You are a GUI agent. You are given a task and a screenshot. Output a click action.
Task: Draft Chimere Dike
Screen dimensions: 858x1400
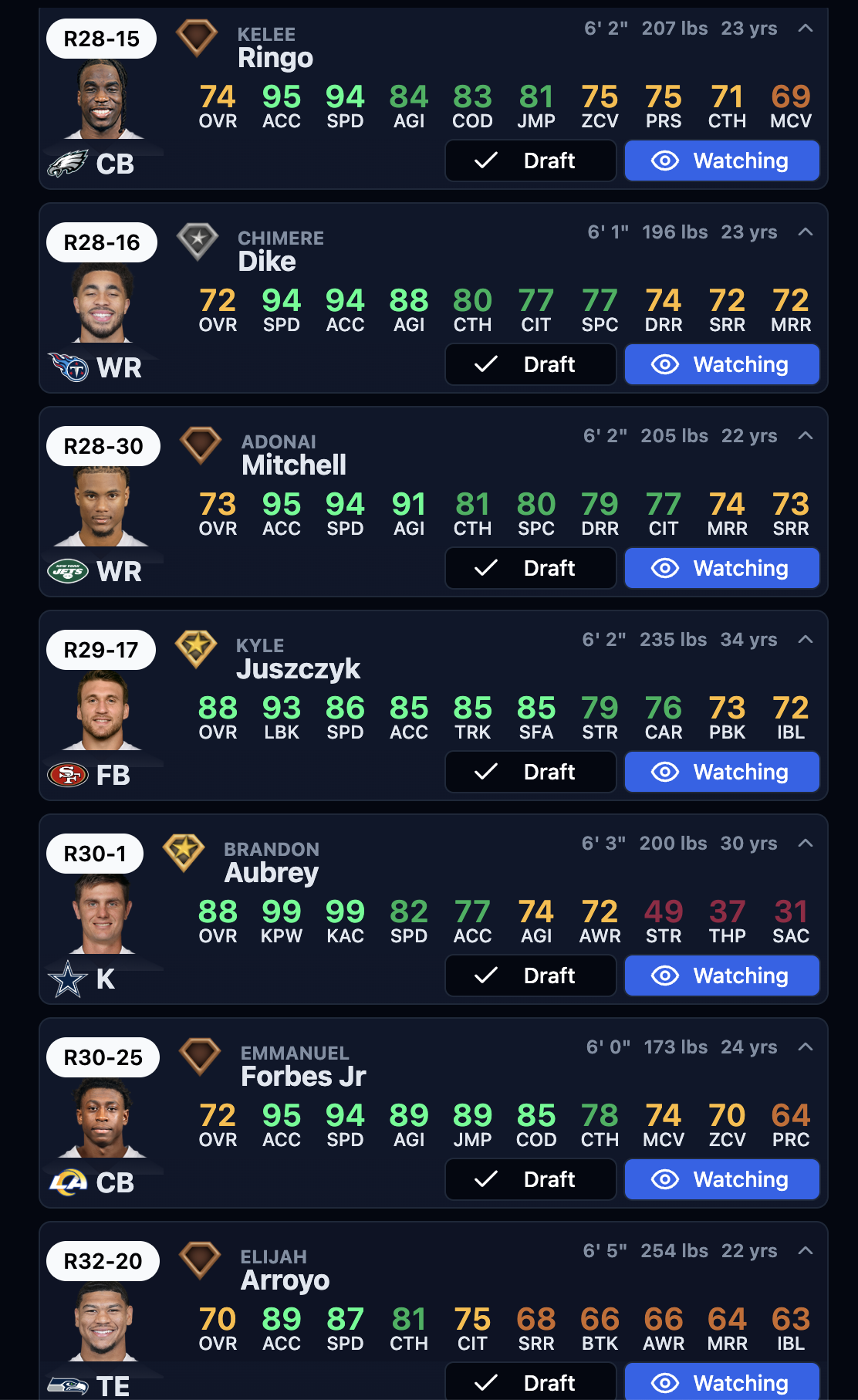(x=530, y=364)
